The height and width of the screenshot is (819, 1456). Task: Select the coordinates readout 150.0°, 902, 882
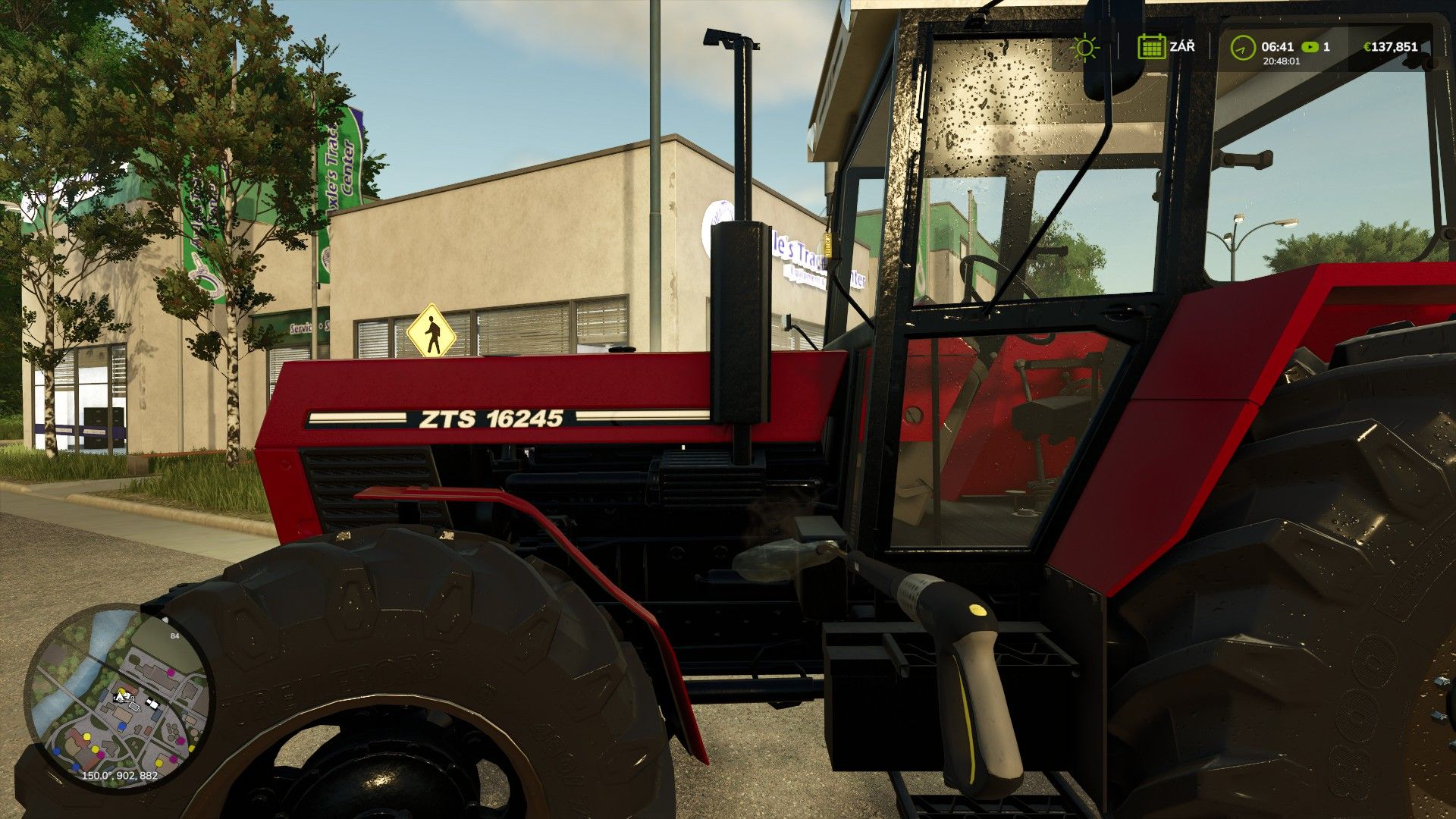click(x=119, y=776)
